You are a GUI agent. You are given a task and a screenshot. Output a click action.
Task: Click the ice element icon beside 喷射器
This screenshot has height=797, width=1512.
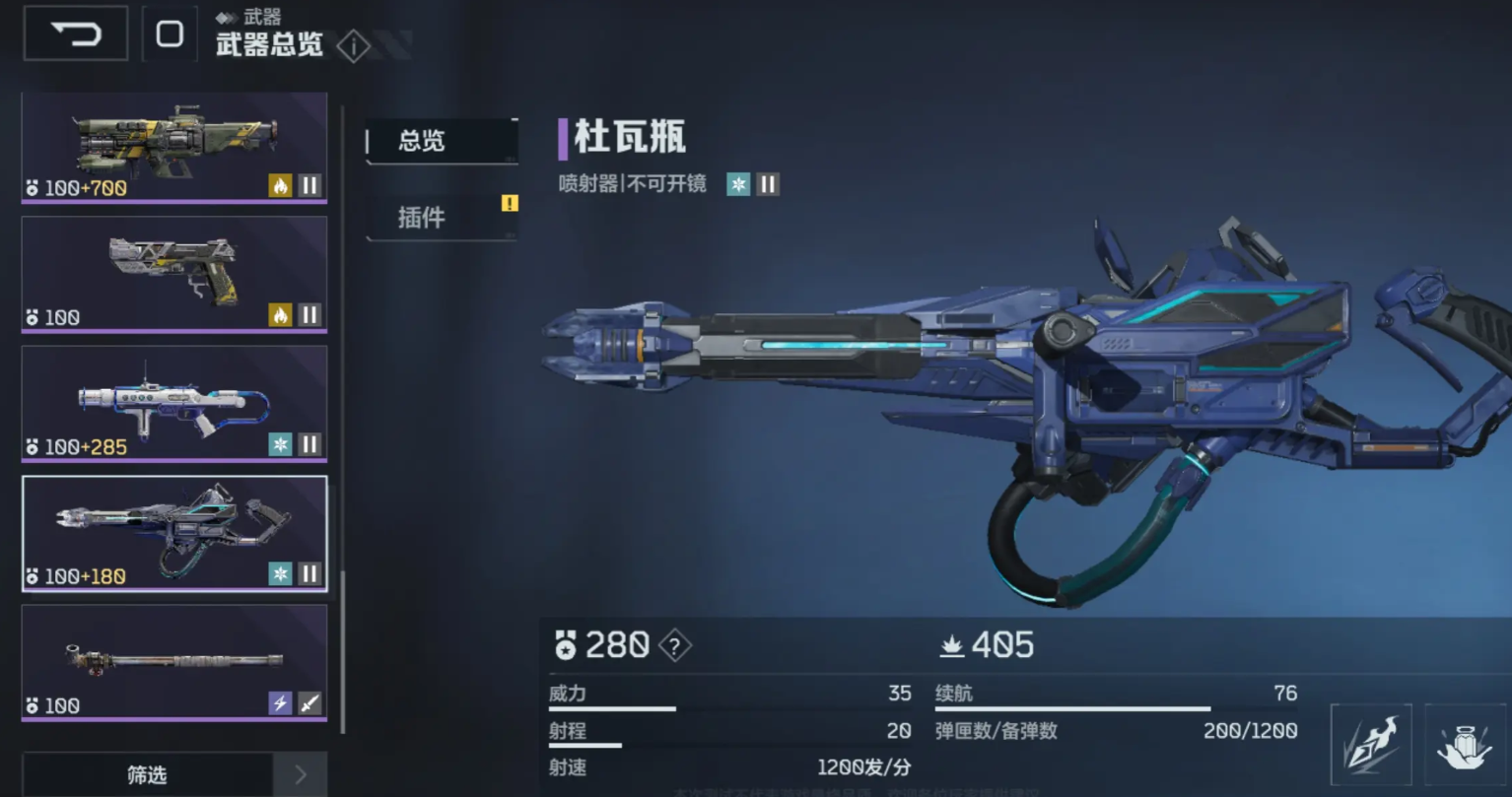point(738,184)
